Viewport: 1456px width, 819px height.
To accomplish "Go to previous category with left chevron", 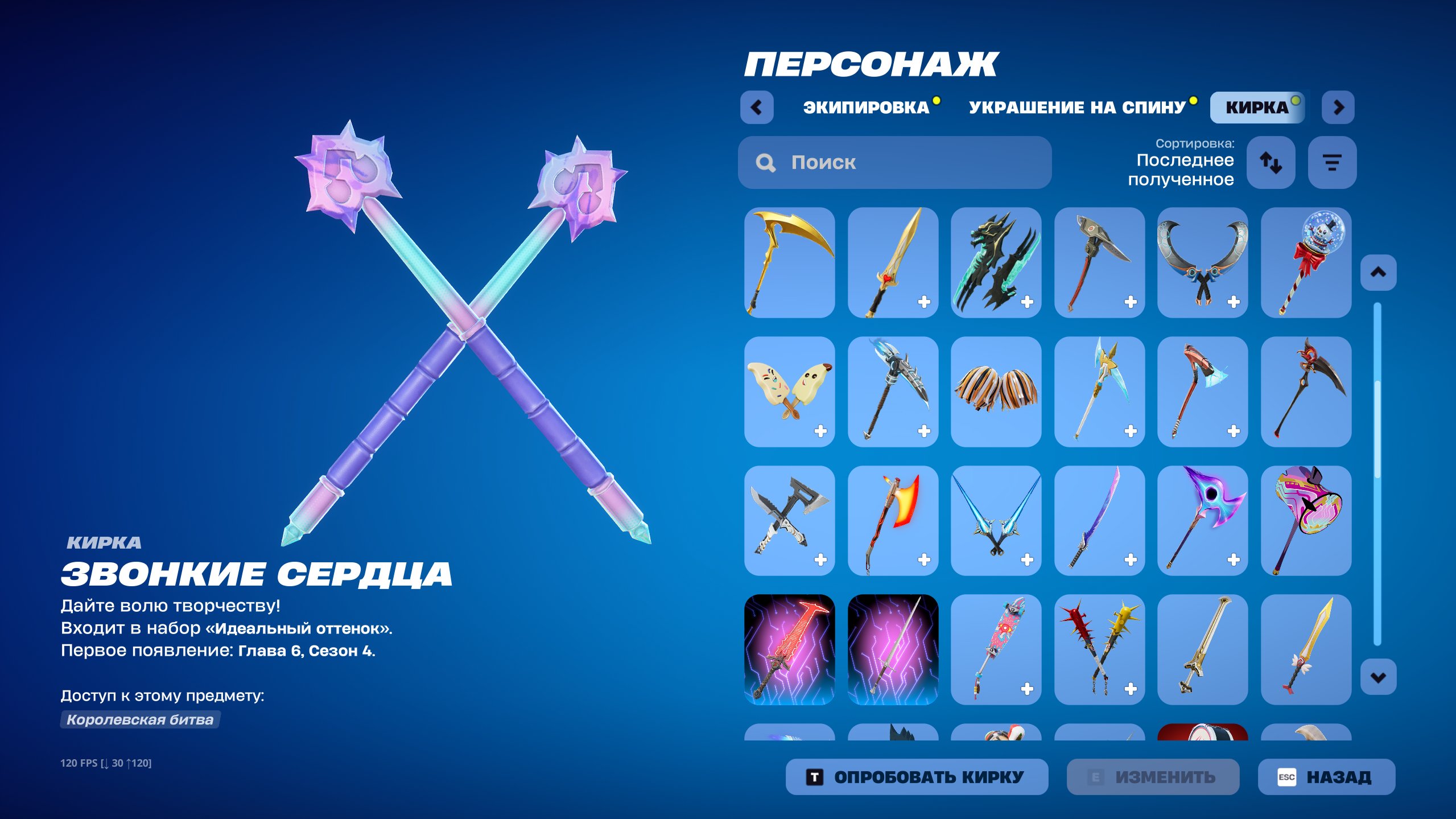I will click(757, 106).
